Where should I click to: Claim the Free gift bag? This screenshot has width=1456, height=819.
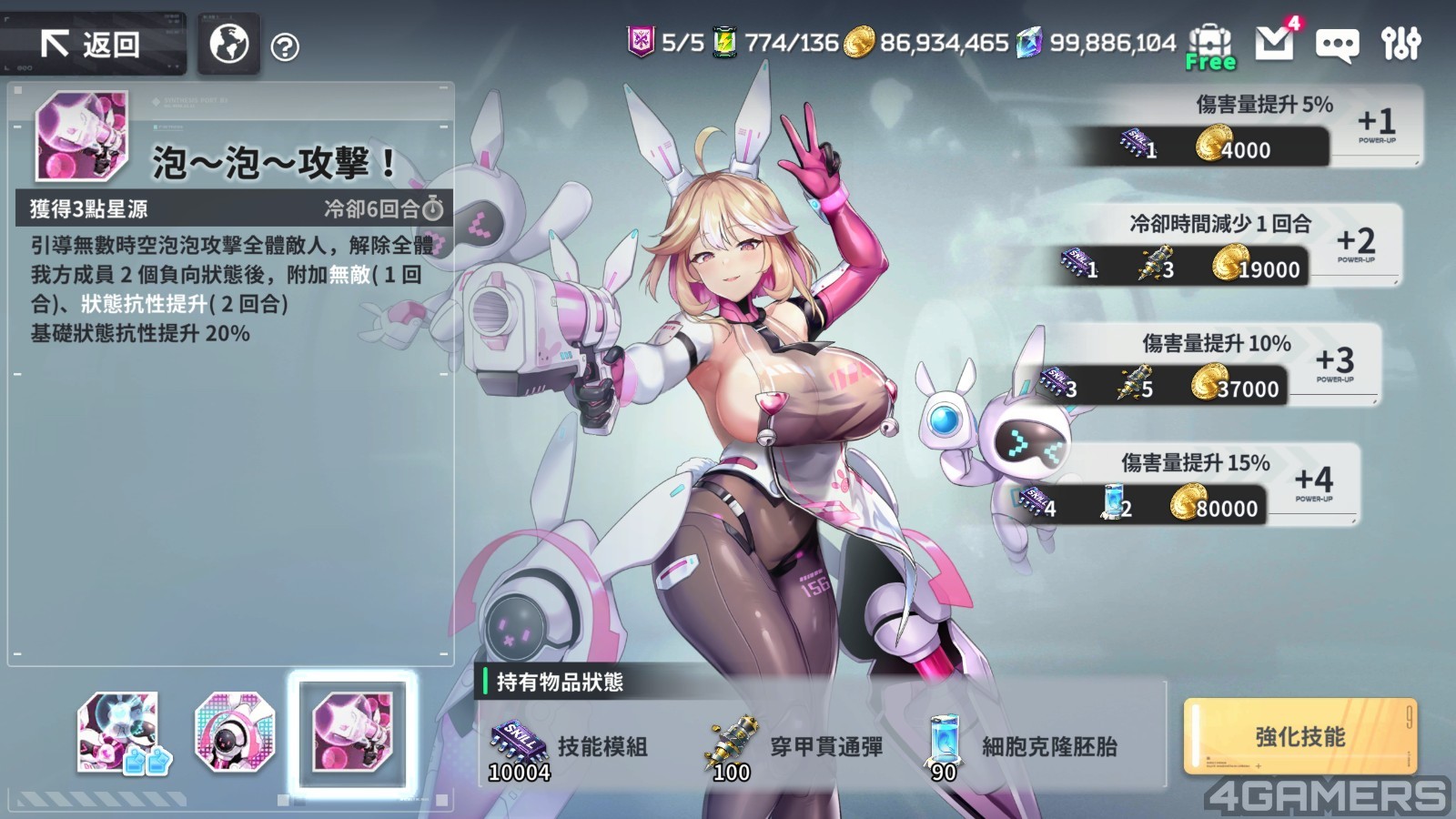click(1210, 45)
